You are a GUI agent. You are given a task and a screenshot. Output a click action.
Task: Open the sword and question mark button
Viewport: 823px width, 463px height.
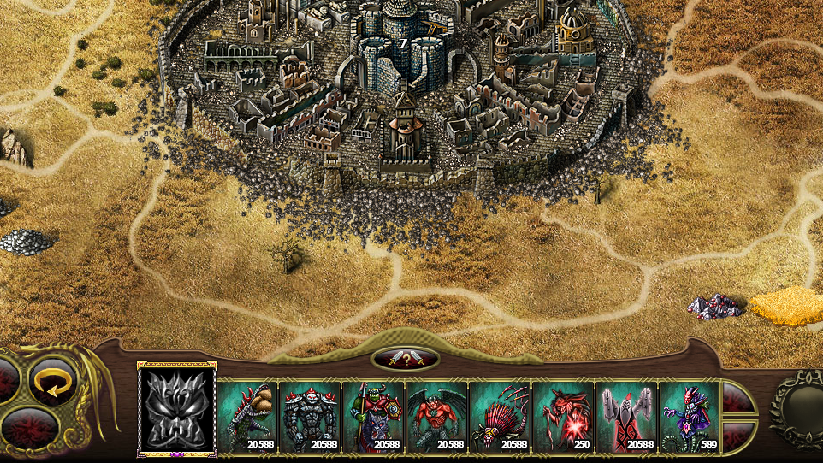(405, 358)
